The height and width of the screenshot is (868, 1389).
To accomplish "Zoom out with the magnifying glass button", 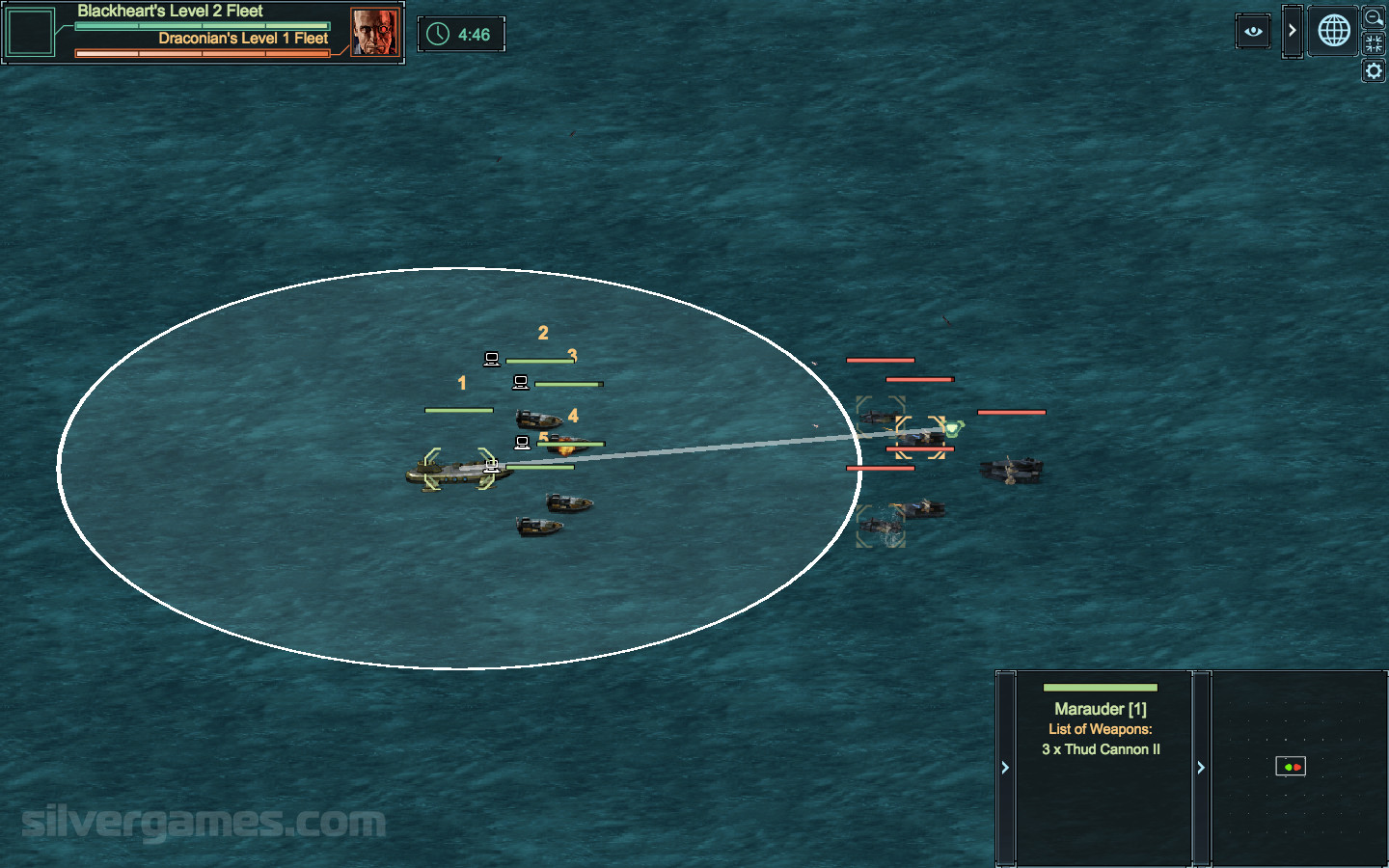I will tap(1374, 17).
